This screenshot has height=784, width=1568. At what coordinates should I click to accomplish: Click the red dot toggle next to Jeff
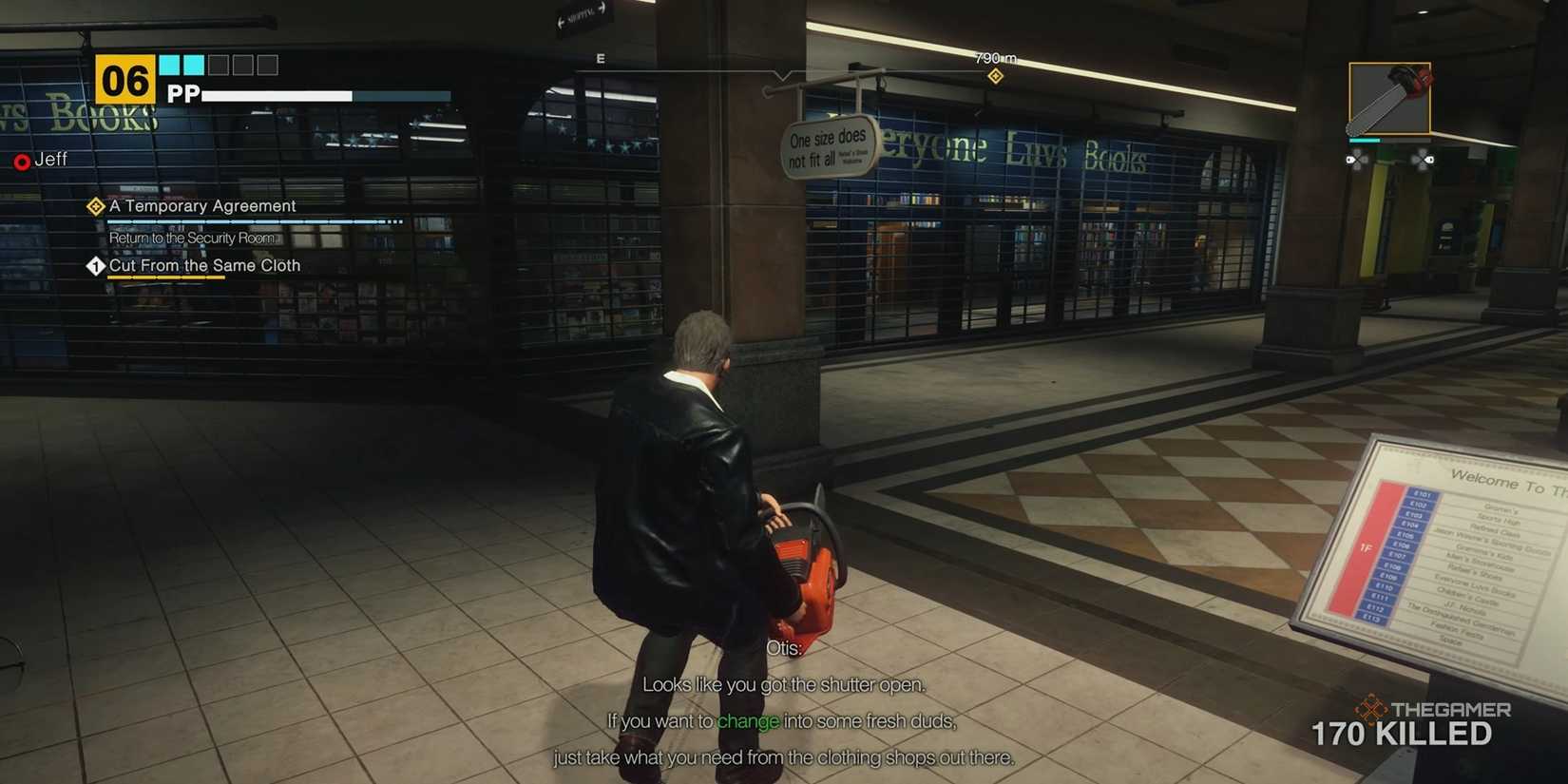(21, 161)
